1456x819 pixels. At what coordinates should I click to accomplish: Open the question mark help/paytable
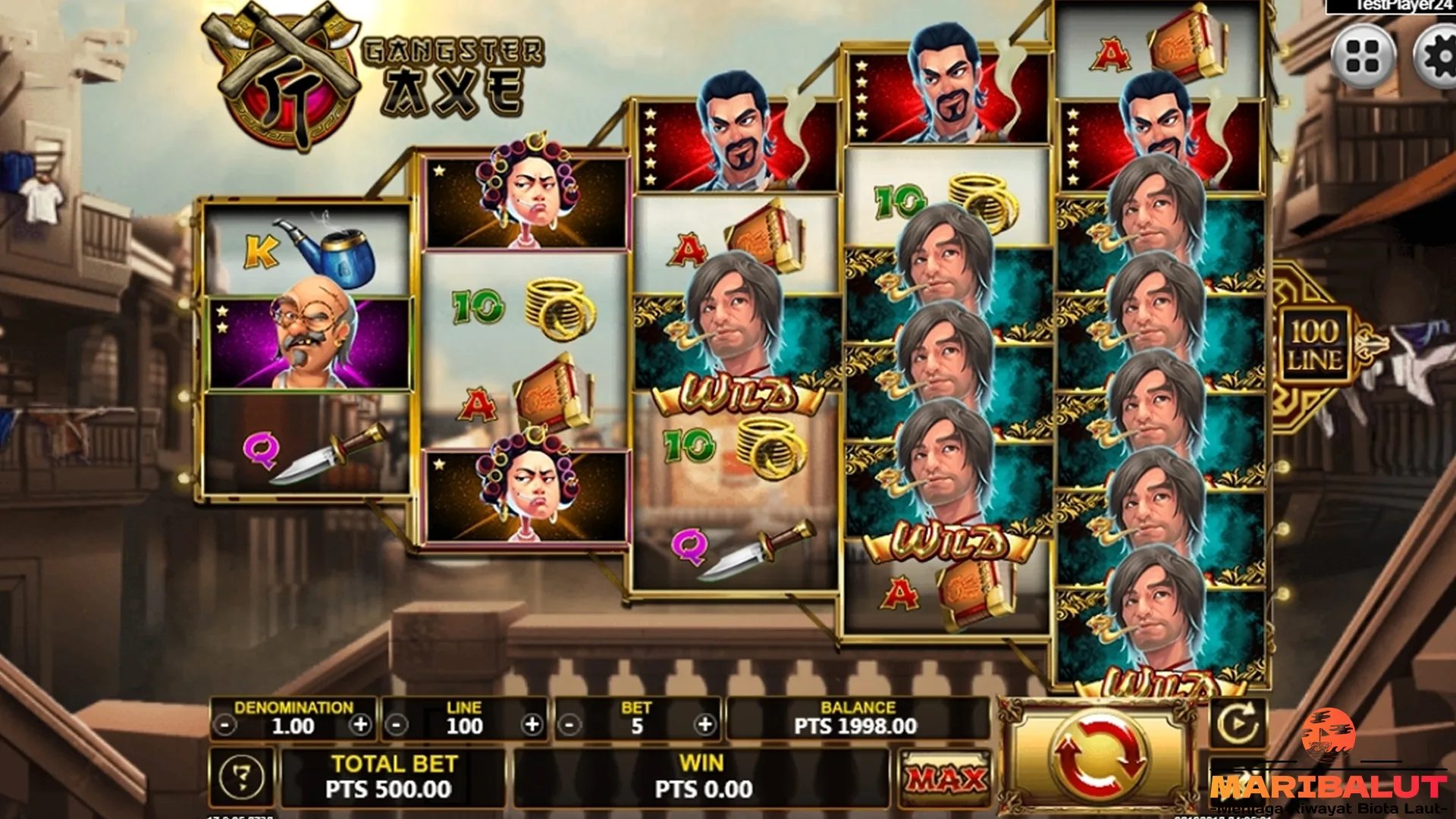pos(242,778)
